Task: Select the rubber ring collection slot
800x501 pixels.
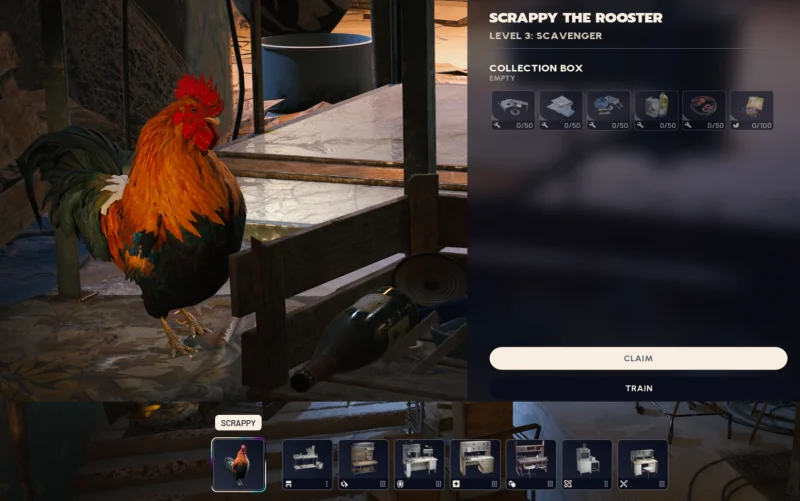Action: (703, 111)
